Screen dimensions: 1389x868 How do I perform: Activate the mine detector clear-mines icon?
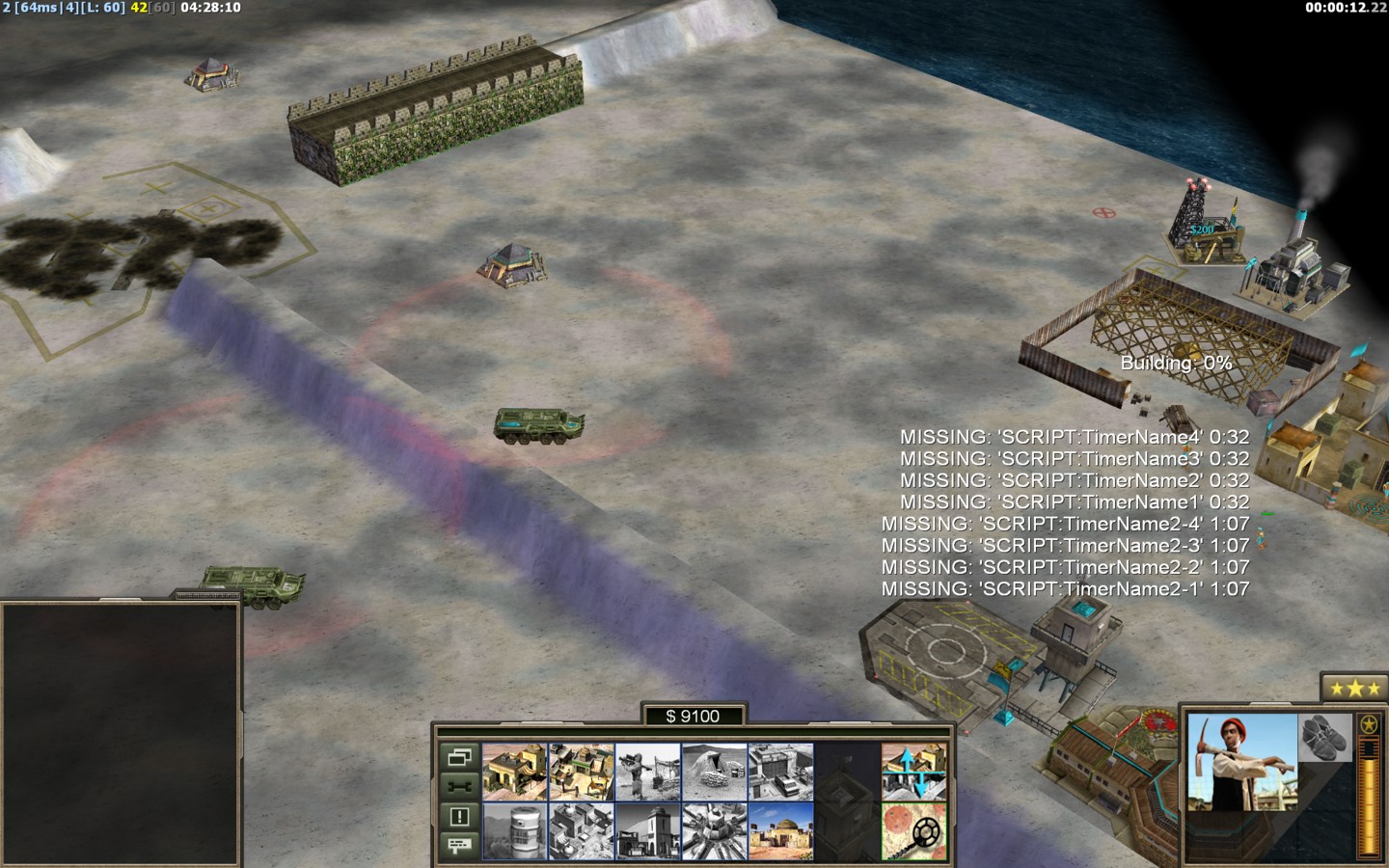[x=913, y=831]
